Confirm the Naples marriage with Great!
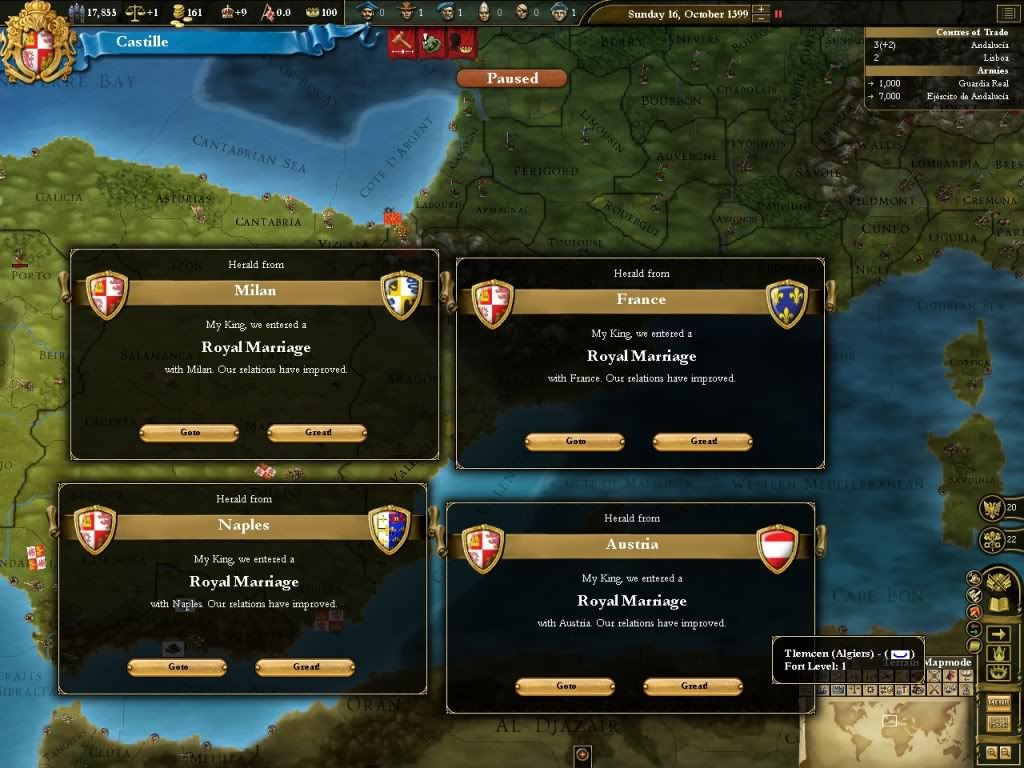This screenshot has width=1024, height=768. 305,667
